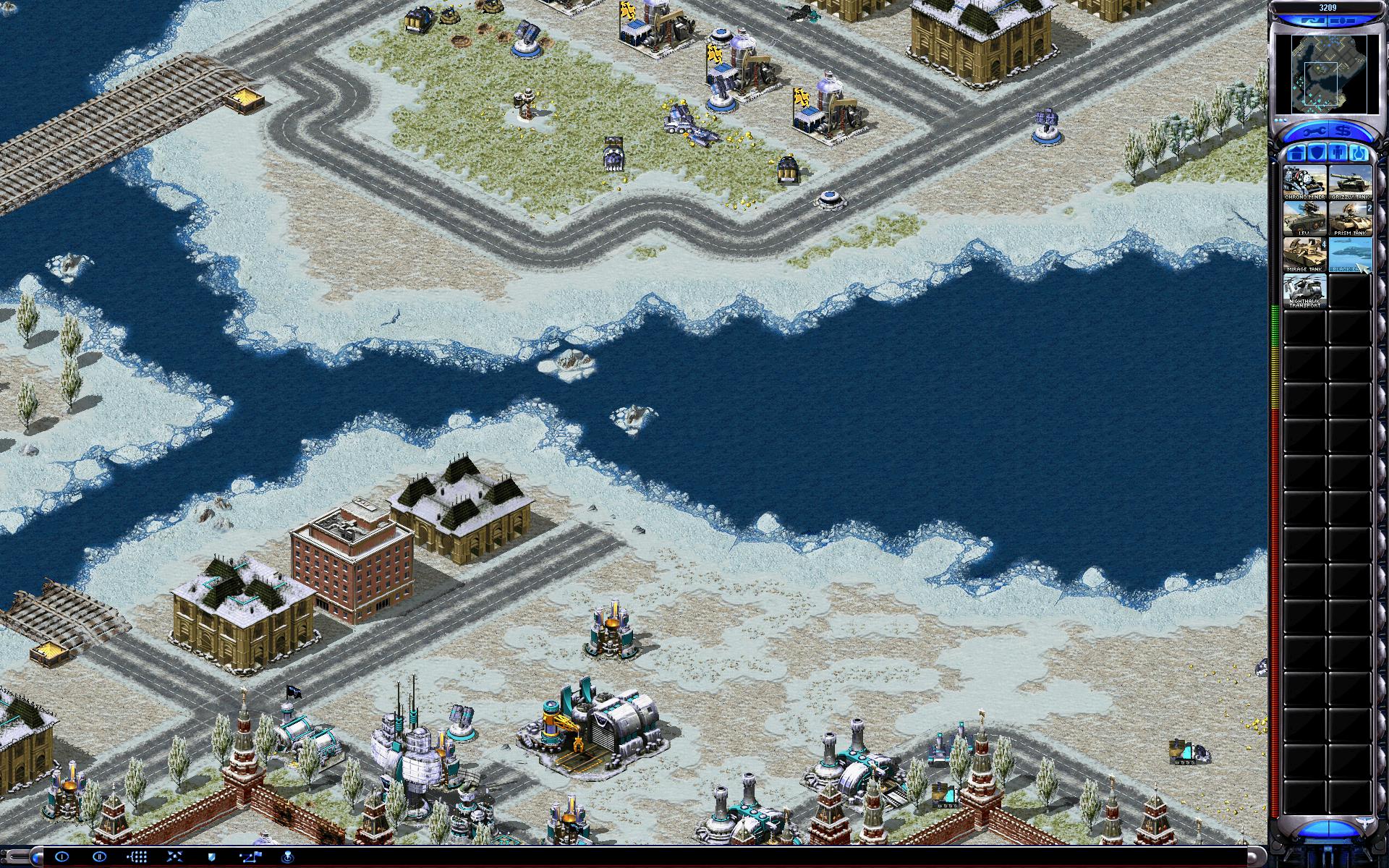Click the Mirage Tank build icon
1389x868 pixels.
click(1305, 254)
